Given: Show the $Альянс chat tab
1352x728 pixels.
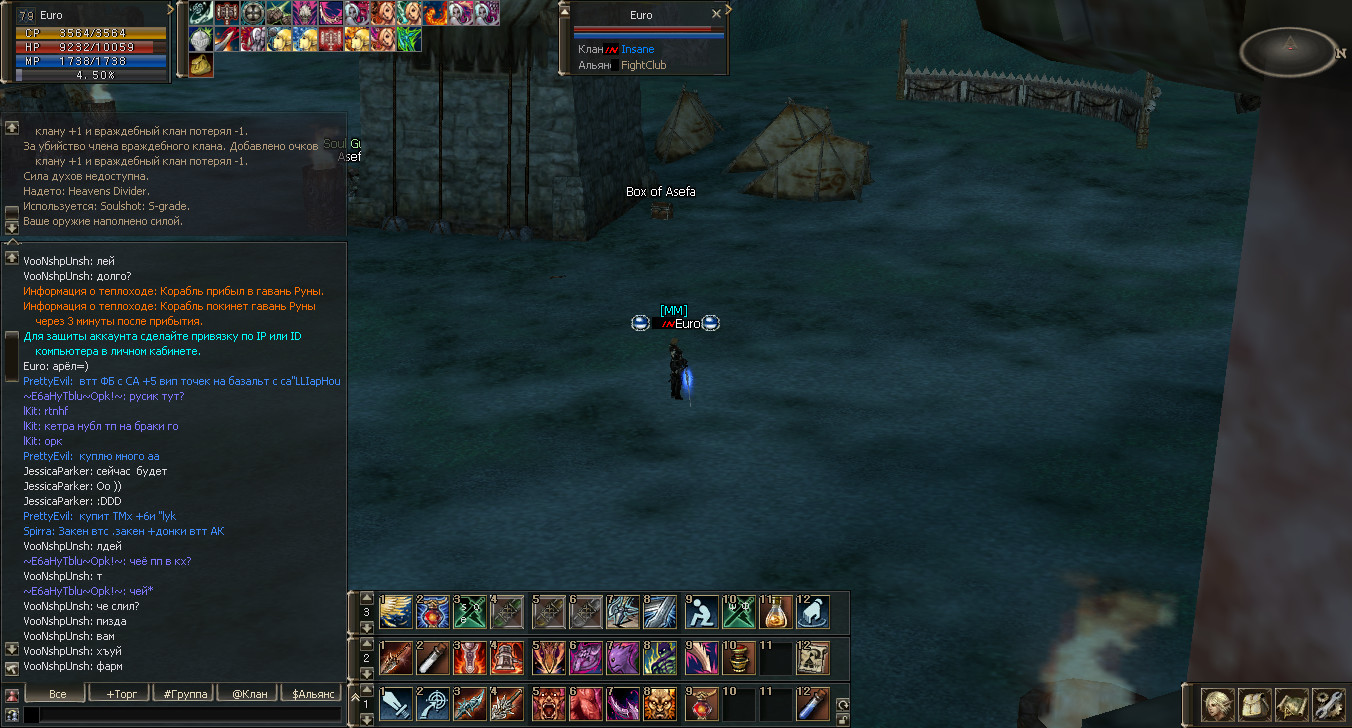Looking at the screenshot, I should (x=310, y=693).
